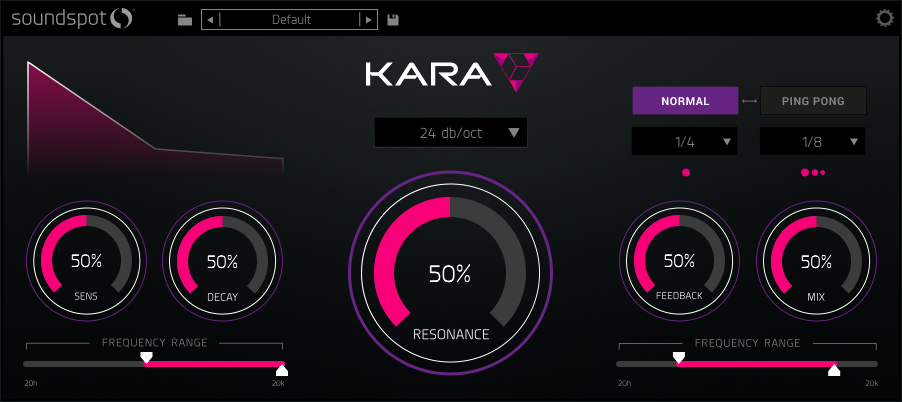Open the 1/8 delay time dropdown

pyautogui.click(x=813, y=142)
